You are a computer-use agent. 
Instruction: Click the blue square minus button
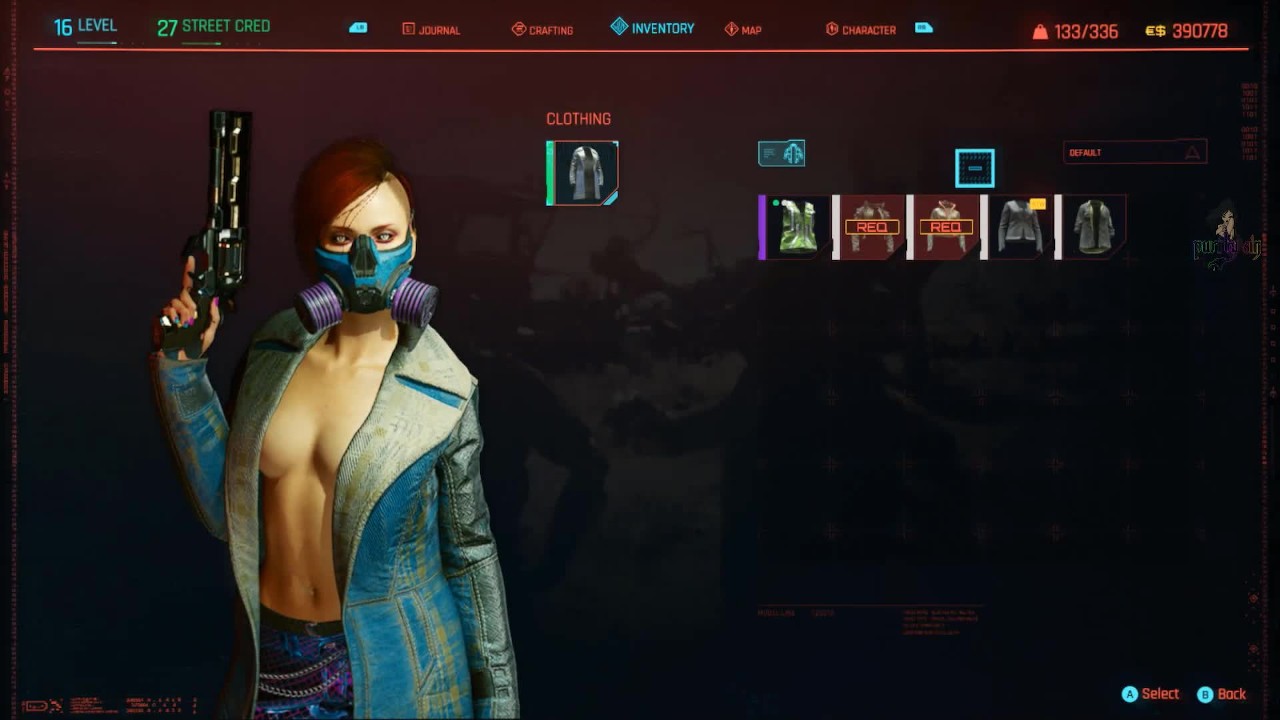(974, 168)
